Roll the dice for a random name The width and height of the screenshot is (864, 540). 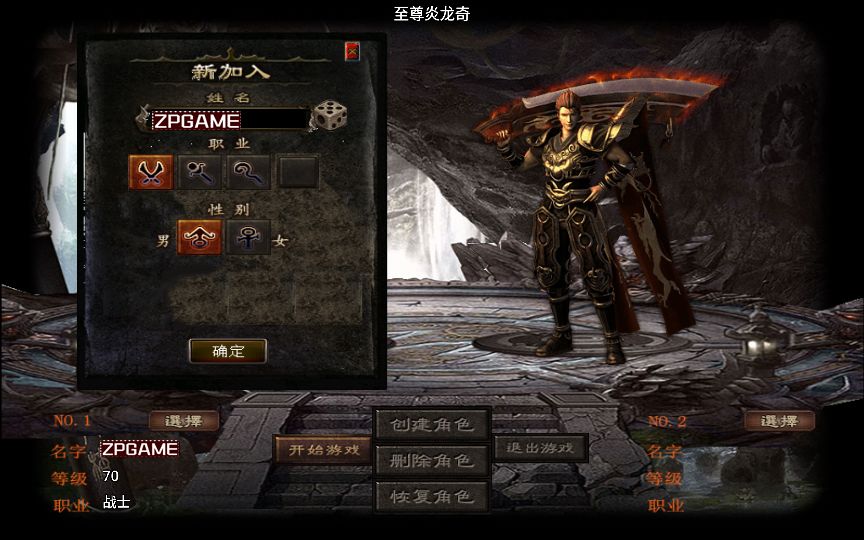tap(329, 115)
